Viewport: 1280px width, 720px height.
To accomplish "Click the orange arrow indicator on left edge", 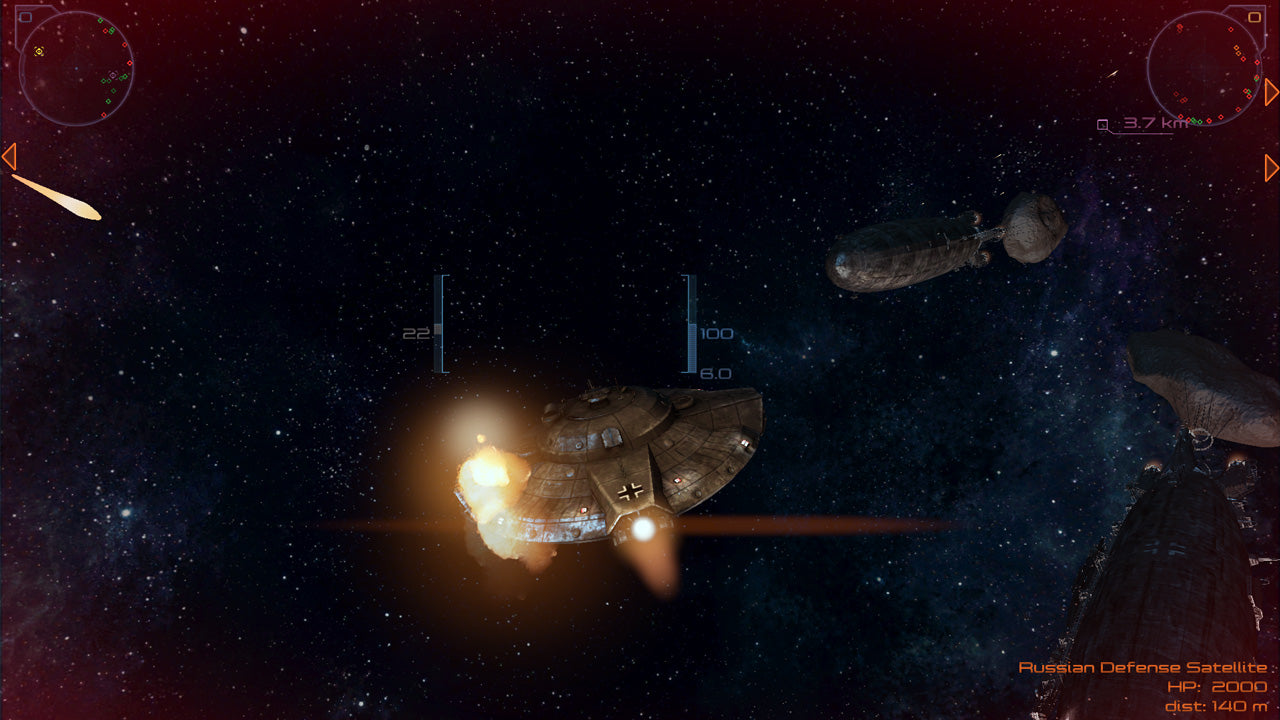I will click(x=8, y=156).
